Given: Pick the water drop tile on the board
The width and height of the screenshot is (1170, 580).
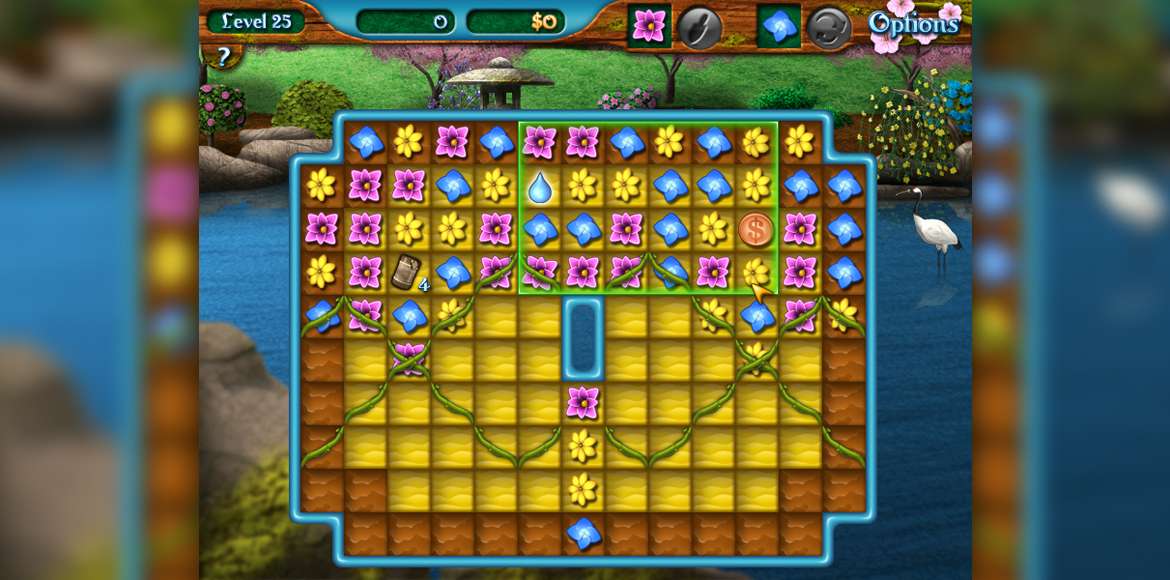Looking at the screenshot, I should tap(539, 186).
